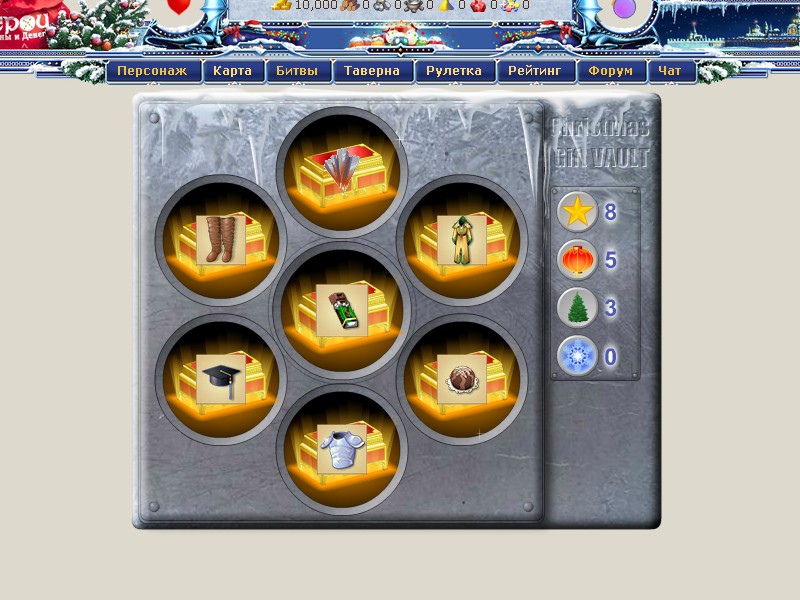
Task: Open the Рулетка menu
Action: [x=454, y=71]
